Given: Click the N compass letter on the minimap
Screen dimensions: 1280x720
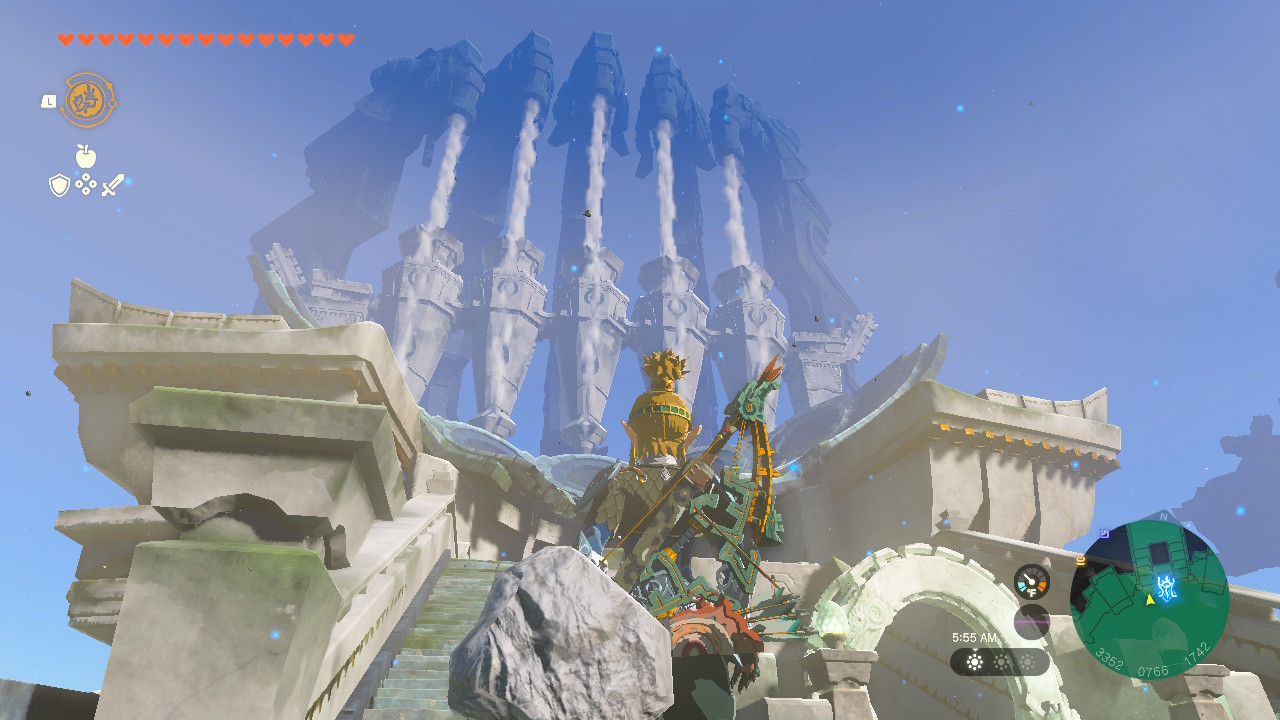Looking at the screenshot, I should pos(1164,517).
